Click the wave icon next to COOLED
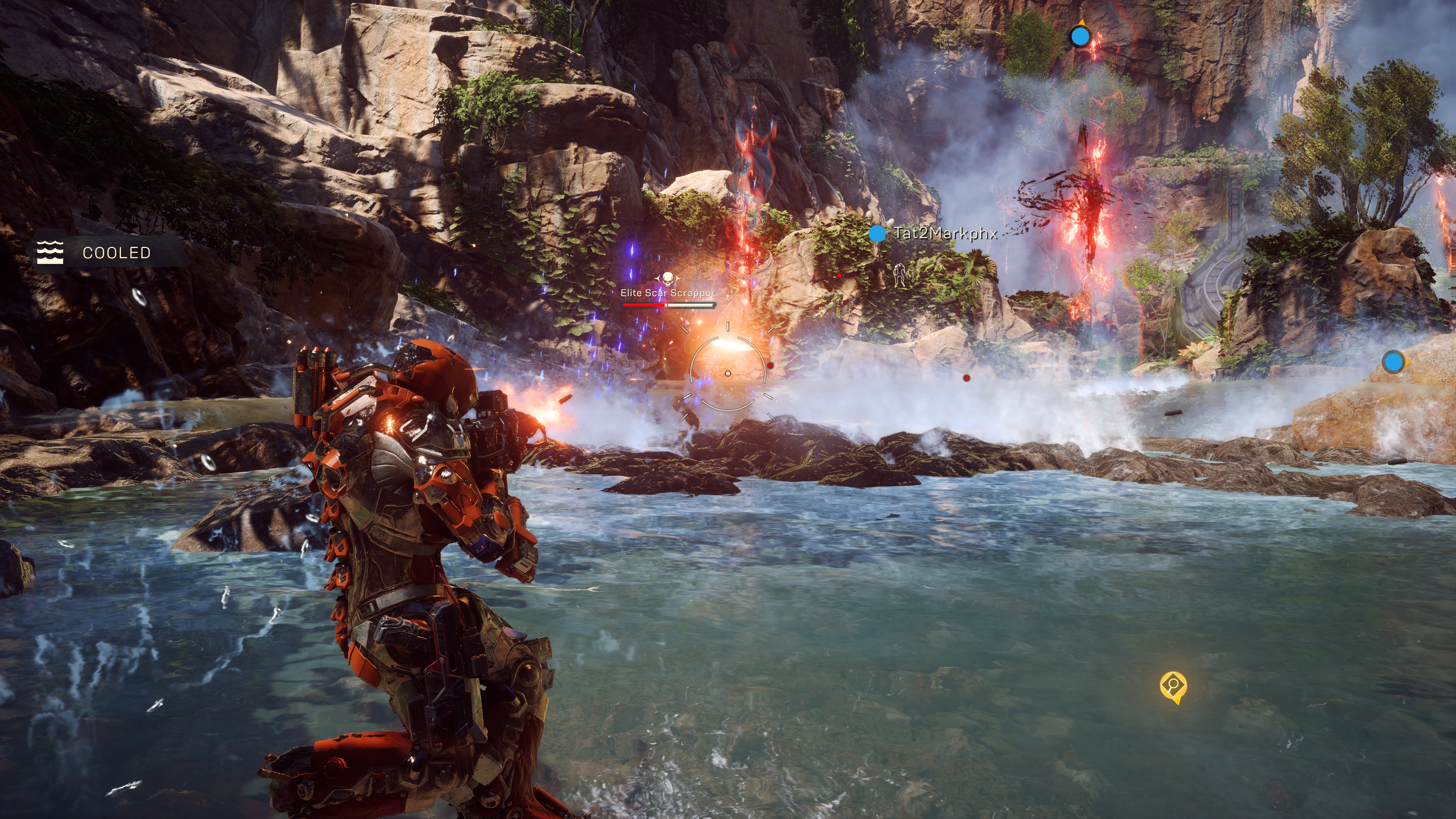1456x819 pixels. tap(50, 252)
